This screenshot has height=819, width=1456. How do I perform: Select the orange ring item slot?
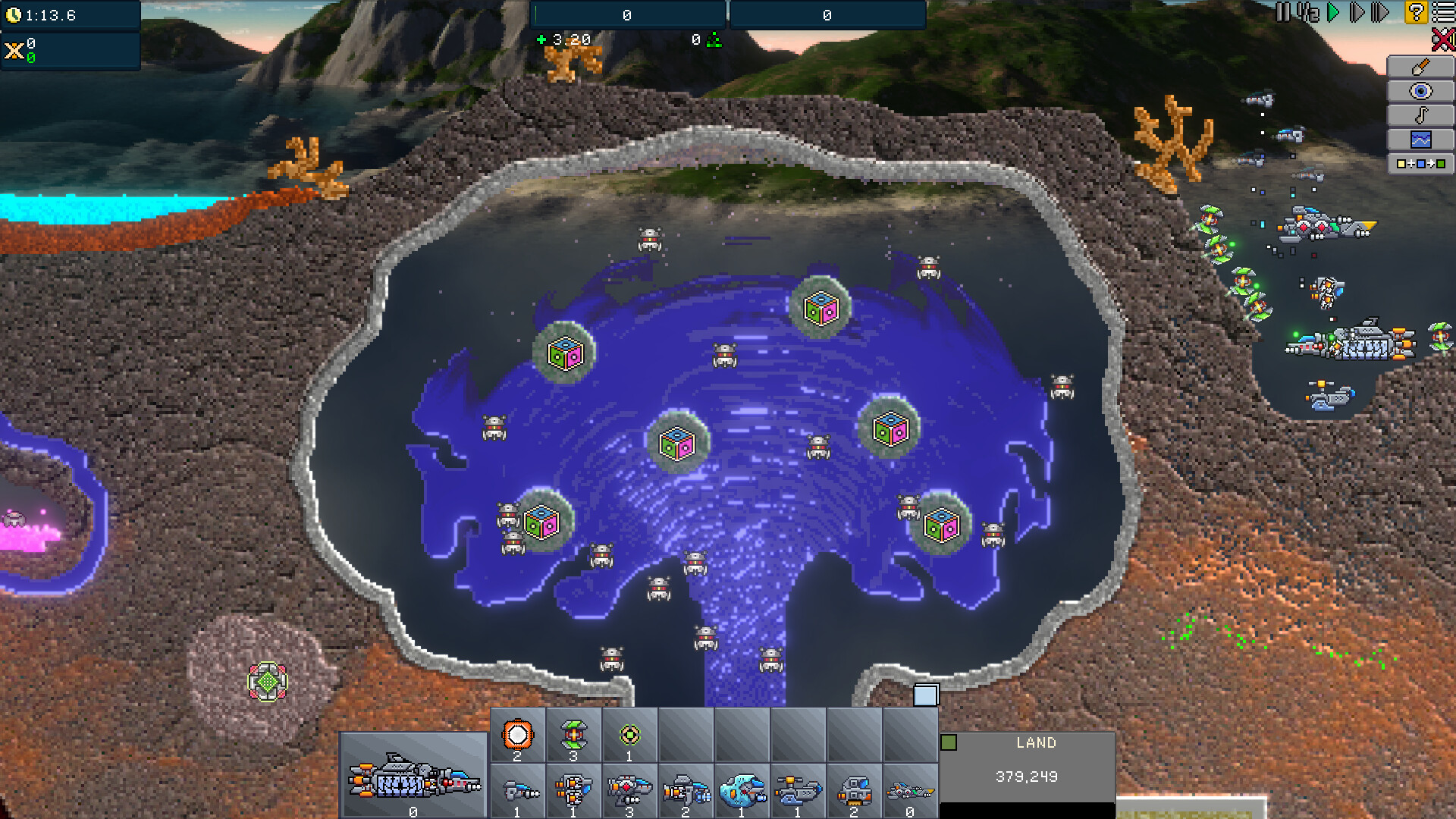coord(518,735)
